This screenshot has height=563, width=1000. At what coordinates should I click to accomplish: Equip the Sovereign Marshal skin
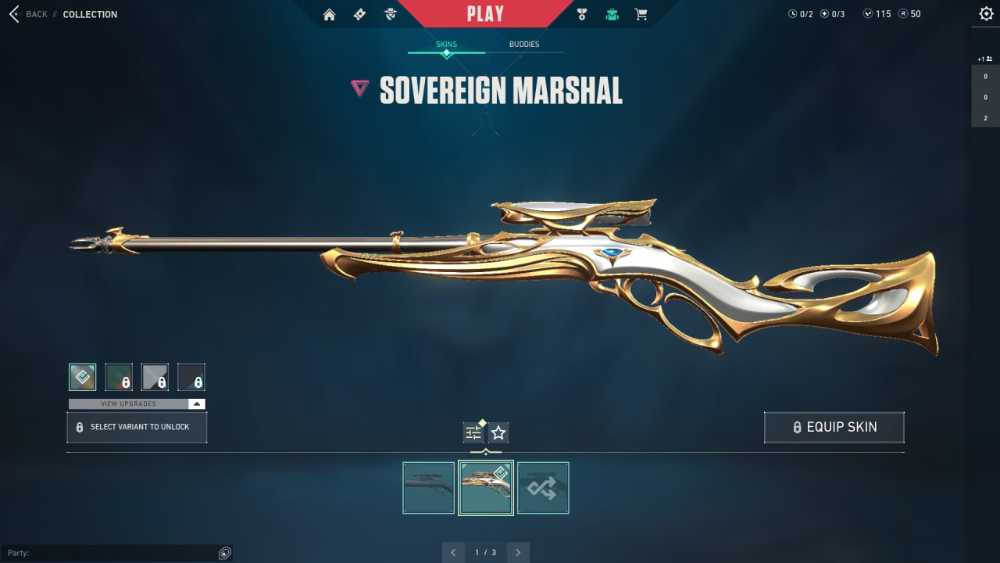[834, 427]
